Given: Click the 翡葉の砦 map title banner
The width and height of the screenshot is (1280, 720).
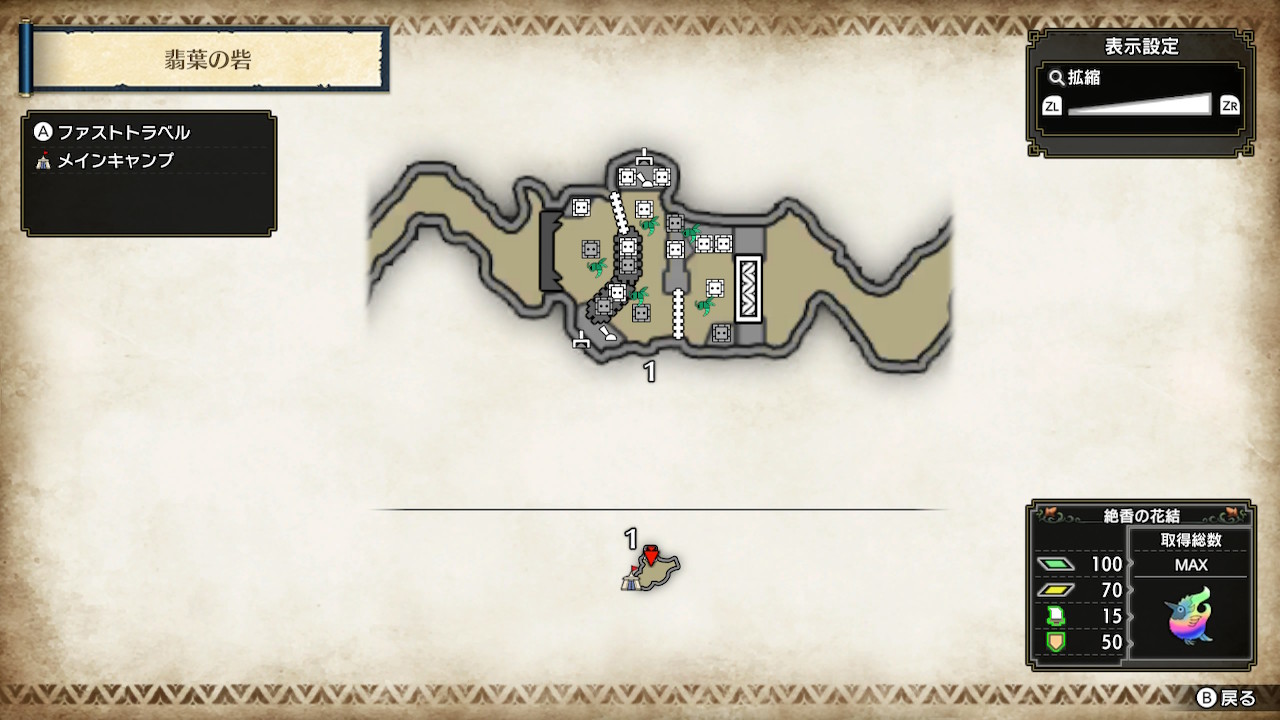Looking at the screenshot, I should pyautogui.click(x=208, y=60).
